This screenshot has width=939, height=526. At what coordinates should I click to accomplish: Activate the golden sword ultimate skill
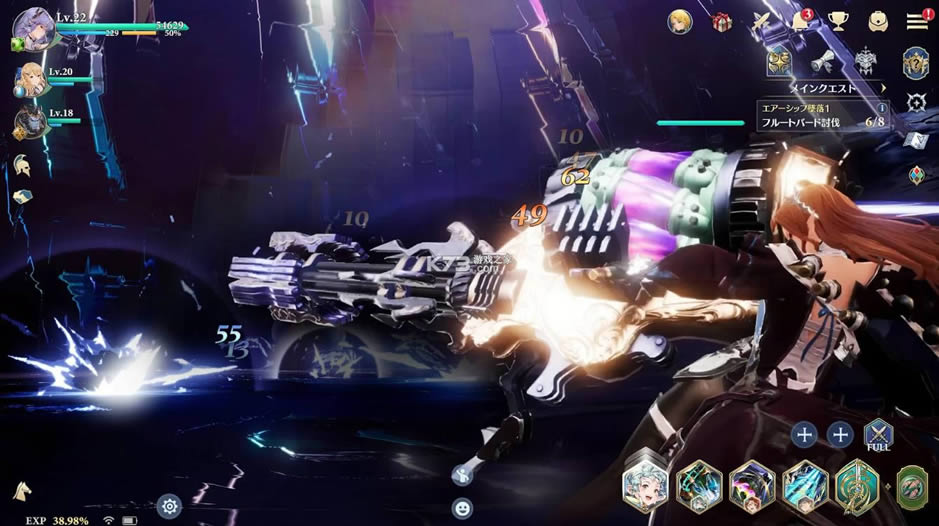click(856, 485)
